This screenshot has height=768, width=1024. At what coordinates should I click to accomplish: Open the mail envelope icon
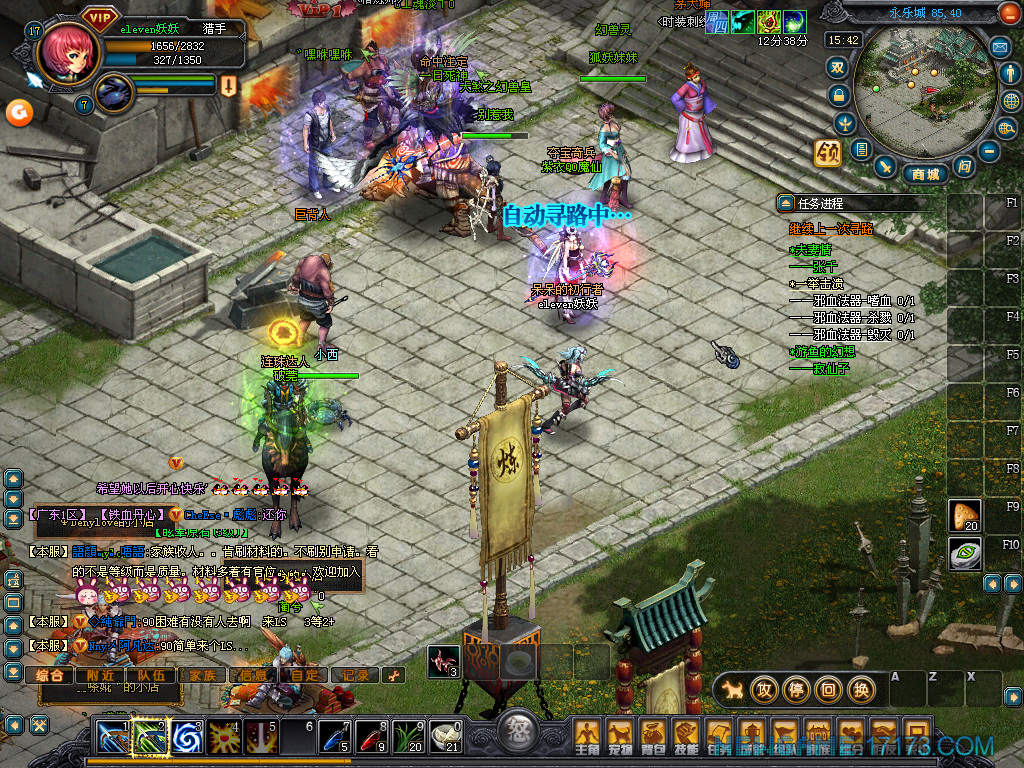click(999, 46)
